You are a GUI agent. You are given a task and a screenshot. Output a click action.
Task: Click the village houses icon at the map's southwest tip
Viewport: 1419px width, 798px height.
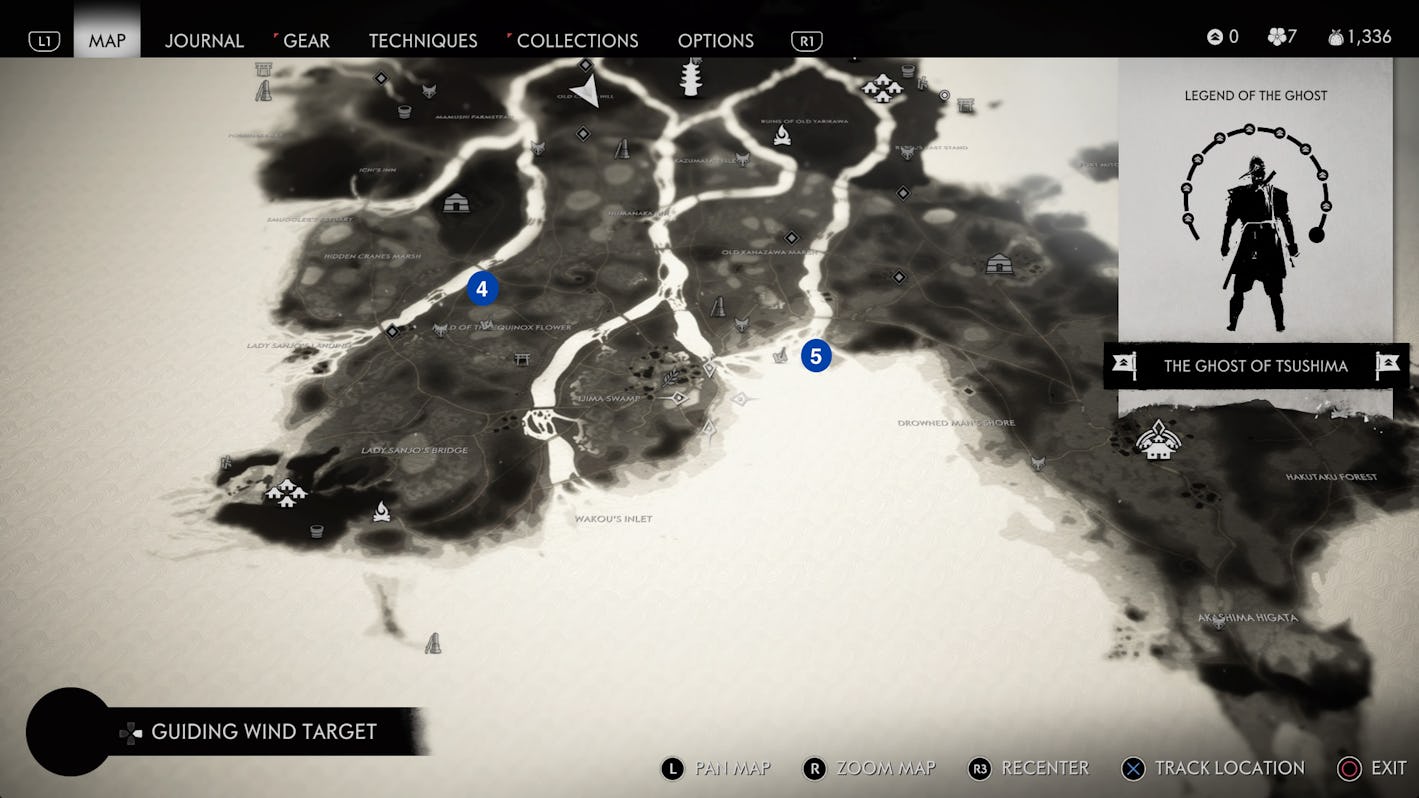(286, 493)
